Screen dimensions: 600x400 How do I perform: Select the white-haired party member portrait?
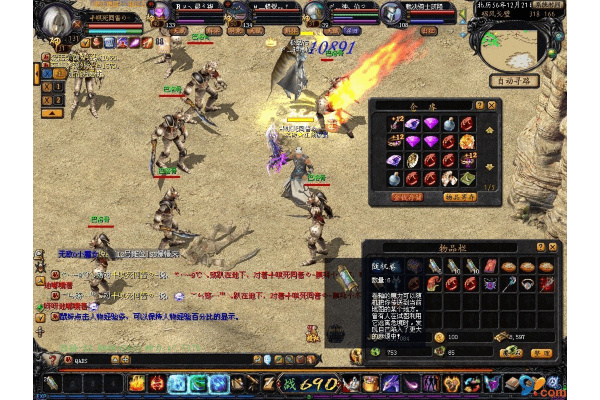click(x=315, y=12)
